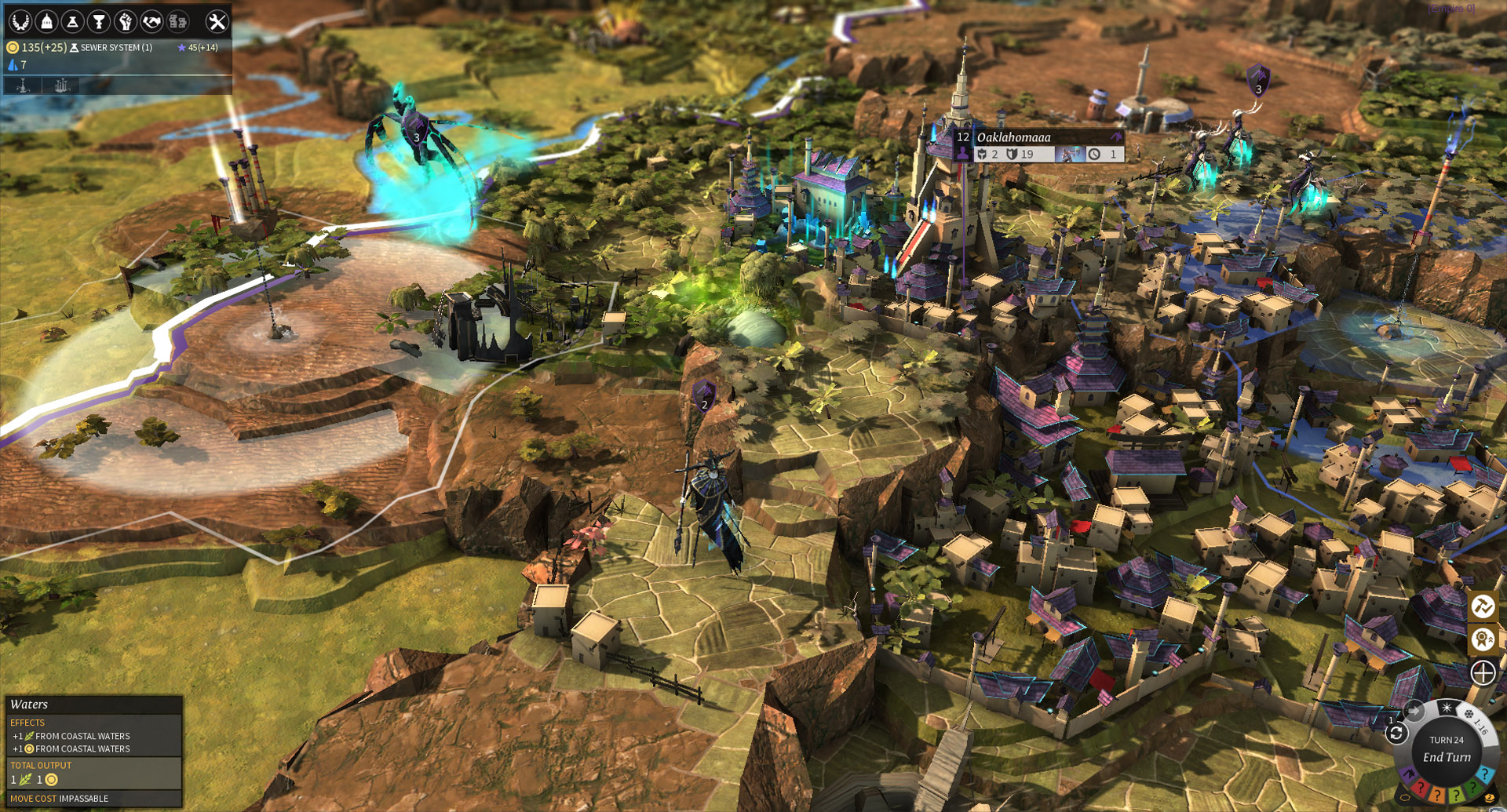
Task: Open the ribbon medal notification
Action: tap(1483, 639)
